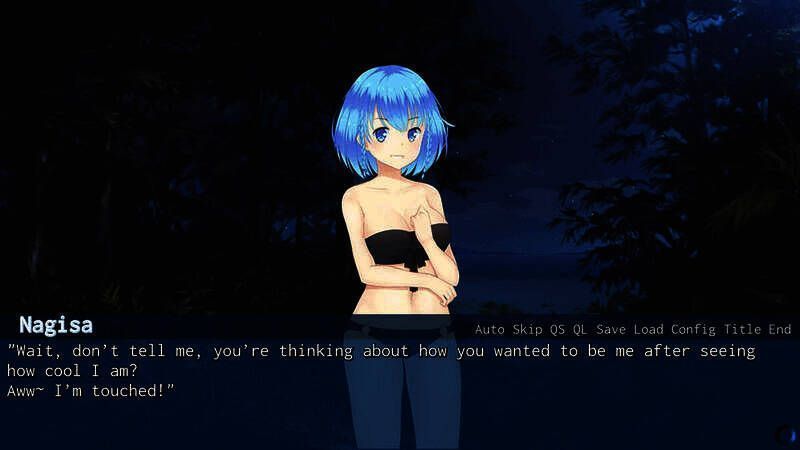Click the QS quick save button
Image resolution: width=800 pixels, height=450 pixels.
coord(557,329)
